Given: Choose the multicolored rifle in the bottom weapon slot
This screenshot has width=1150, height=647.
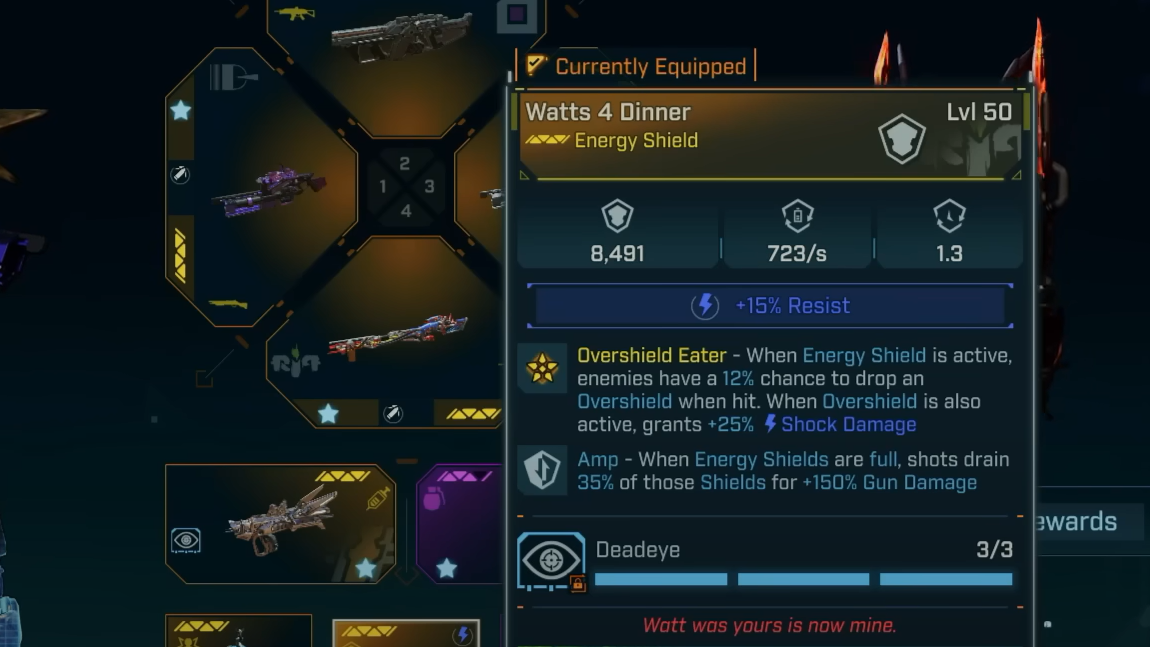Looking at the screenshot, I should (398, 340).
